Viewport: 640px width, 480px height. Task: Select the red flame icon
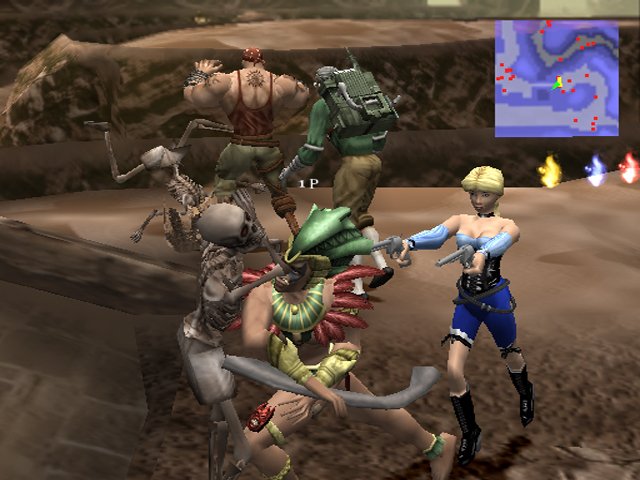(629, 168)
